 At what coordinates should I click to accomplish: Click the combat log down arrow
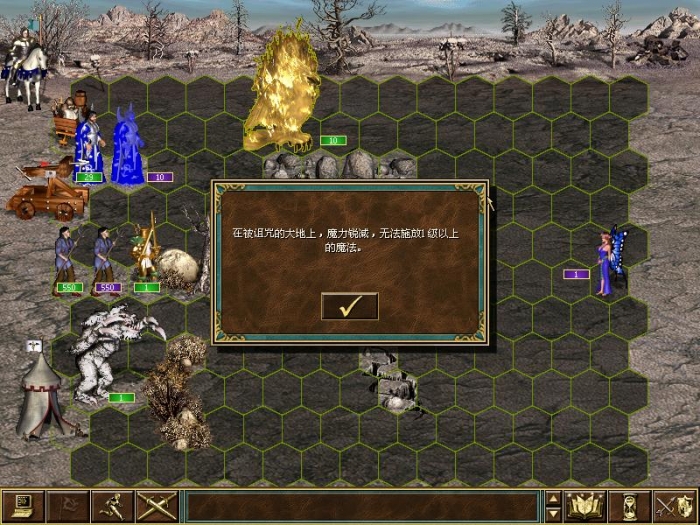pos(554,514)
